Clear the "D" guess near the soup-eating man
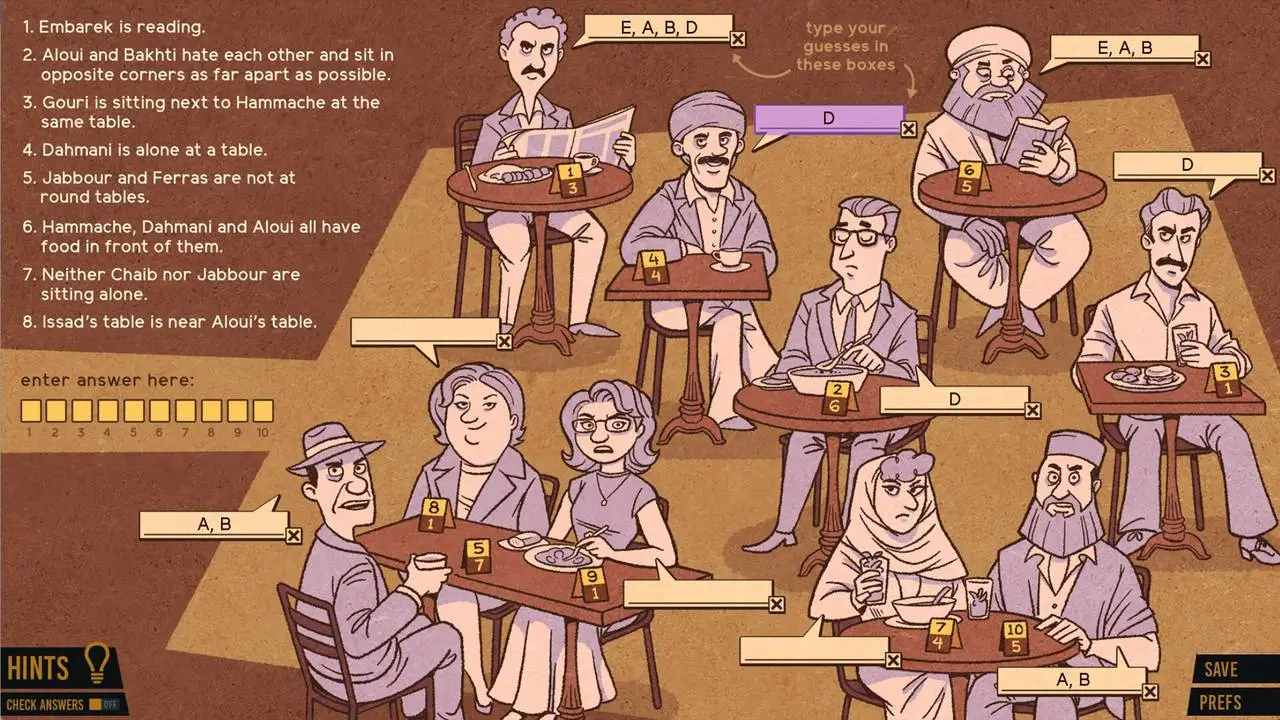 [1033, 410]
